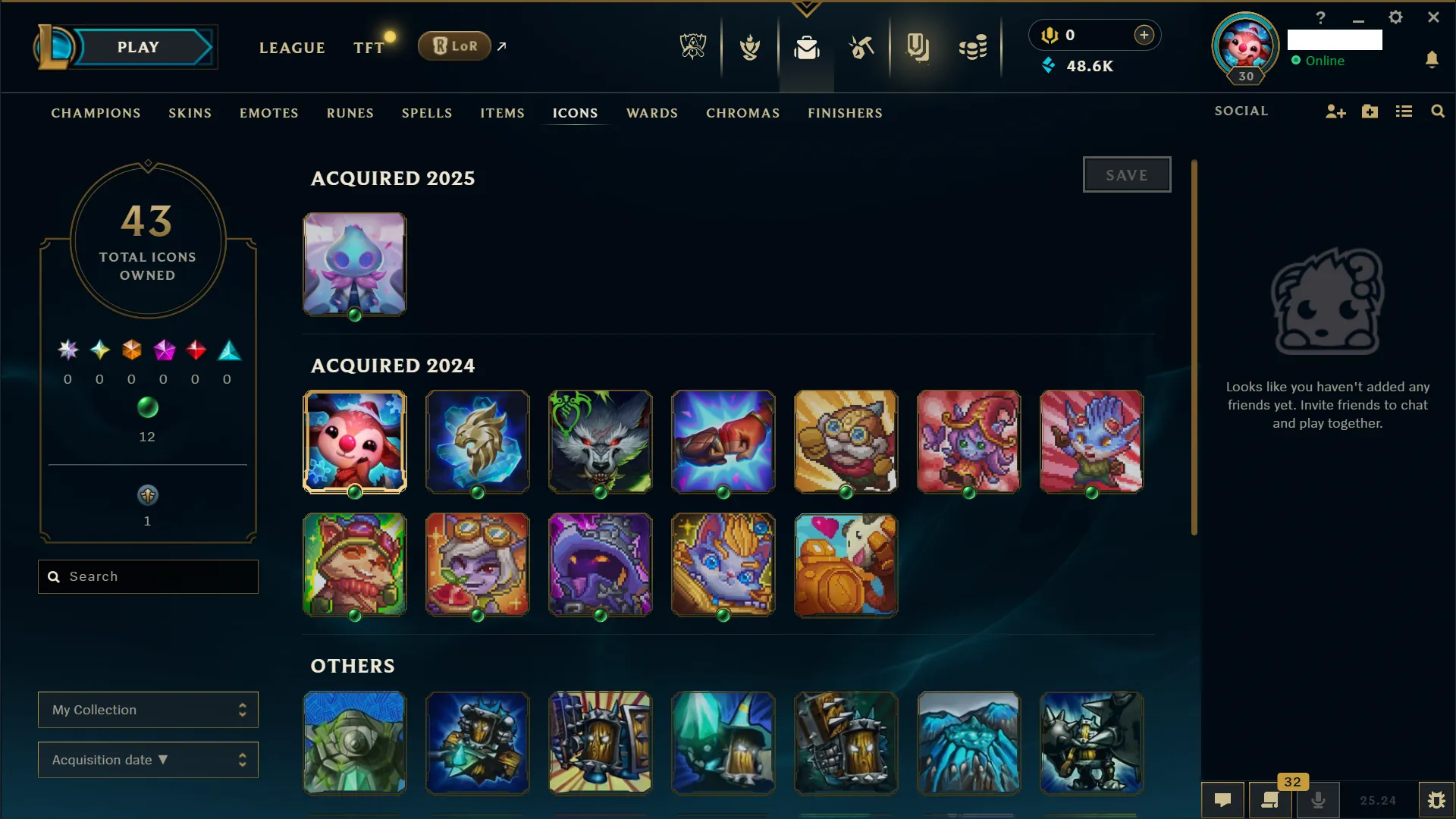Toggle friend list display options with the list icon
Viewport: 1456px width, 819px height.
click(x=1404, y=111)
